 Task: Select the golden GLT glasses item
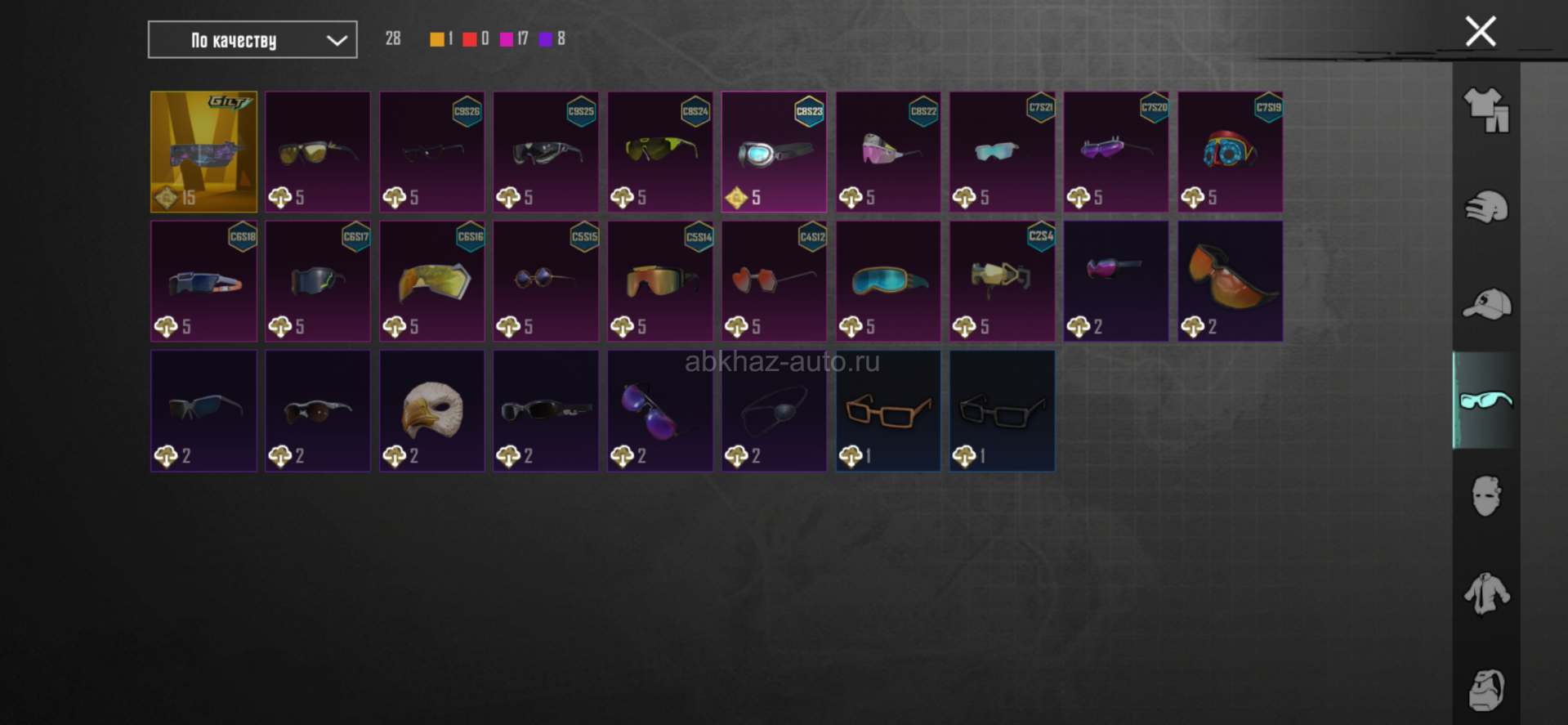pyautogui.click(x=203, y=151)
